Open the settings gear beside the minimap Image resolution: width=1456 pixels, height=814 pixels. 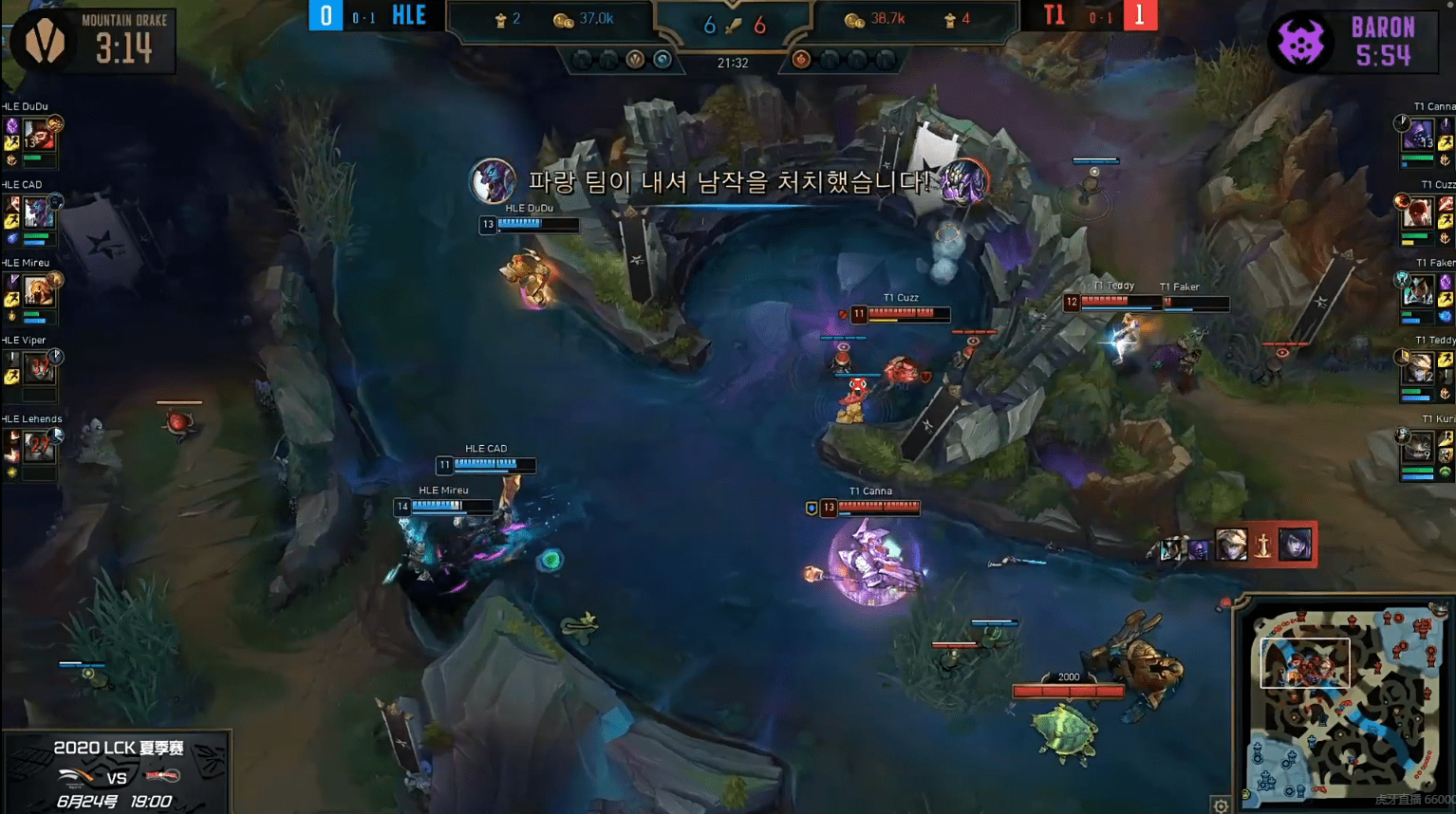click(1221, 805)
